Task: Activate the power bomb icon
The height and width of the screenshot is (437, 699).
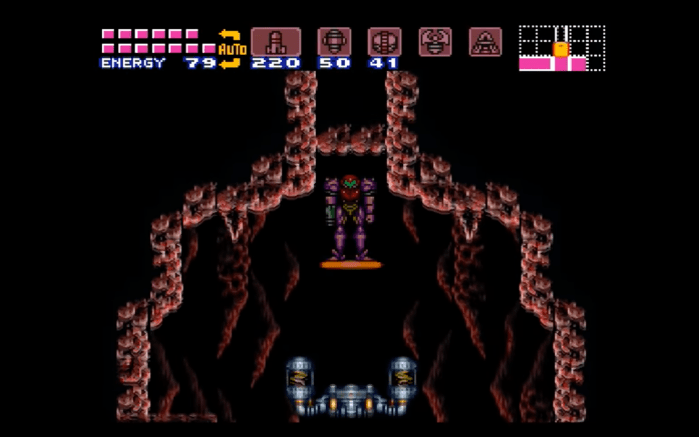Action: click(384, 42)
